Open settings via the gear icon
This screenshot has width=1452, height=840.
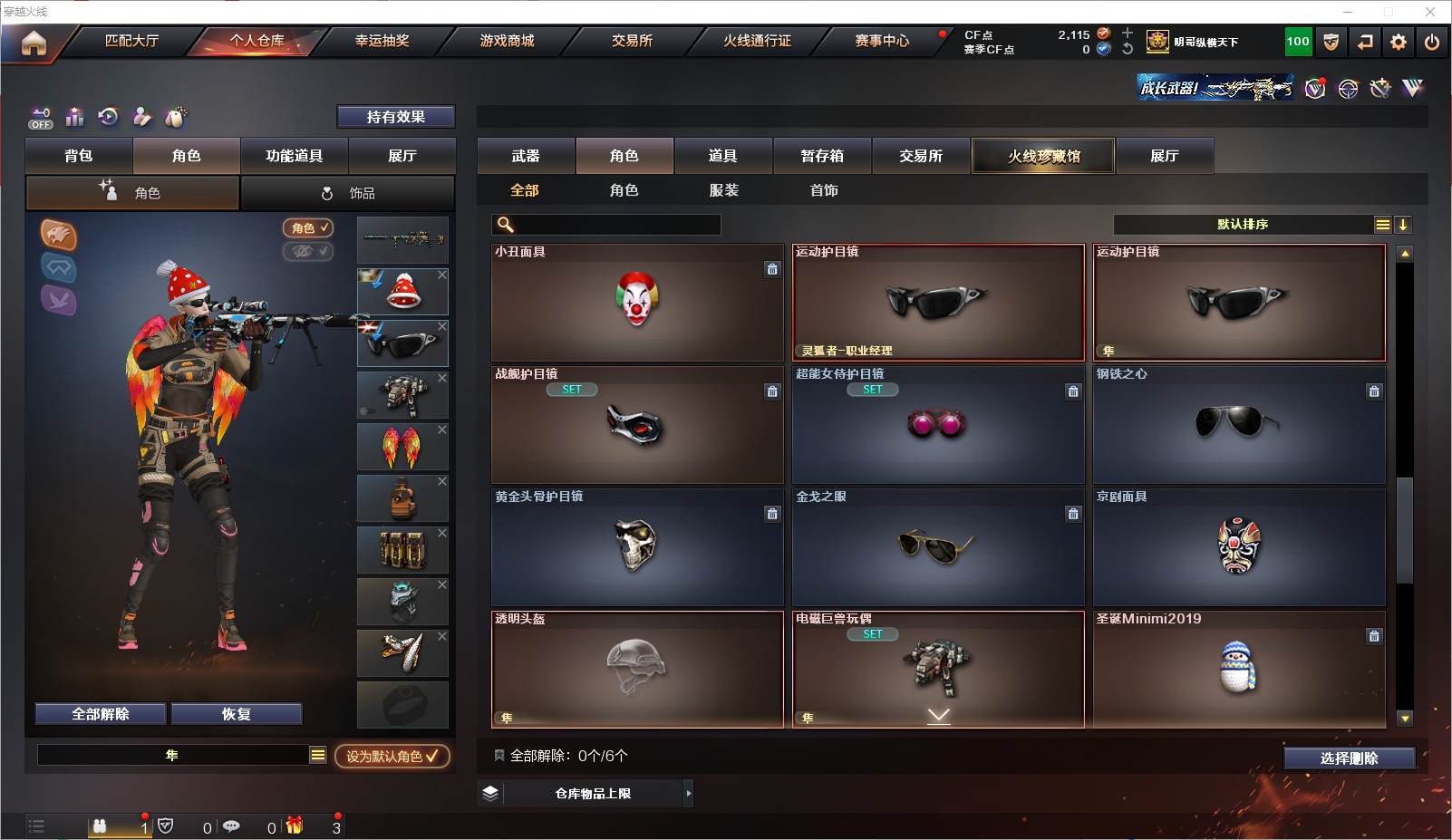point(1399,42)
